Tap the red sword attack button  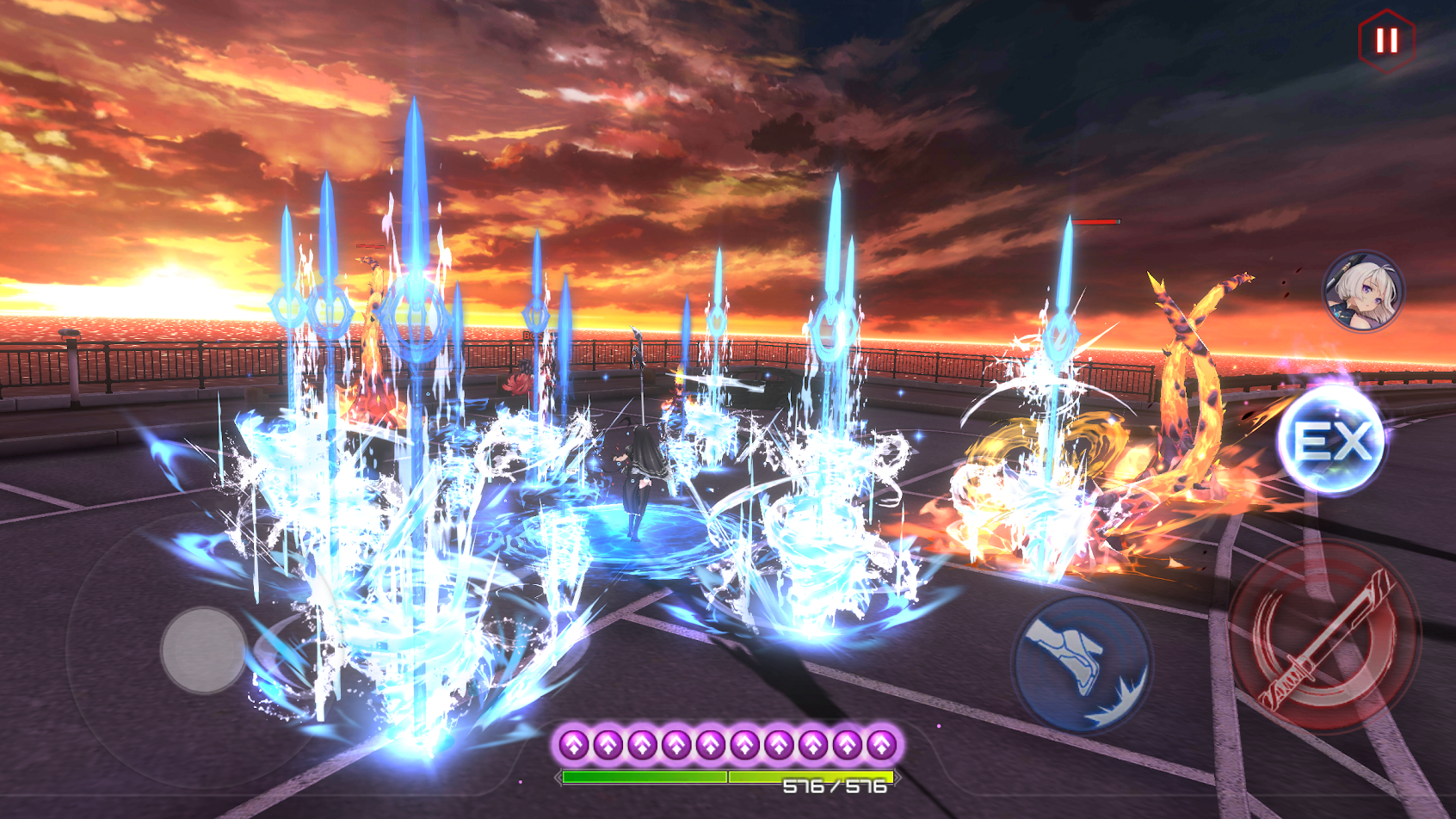coord(1323,638)
